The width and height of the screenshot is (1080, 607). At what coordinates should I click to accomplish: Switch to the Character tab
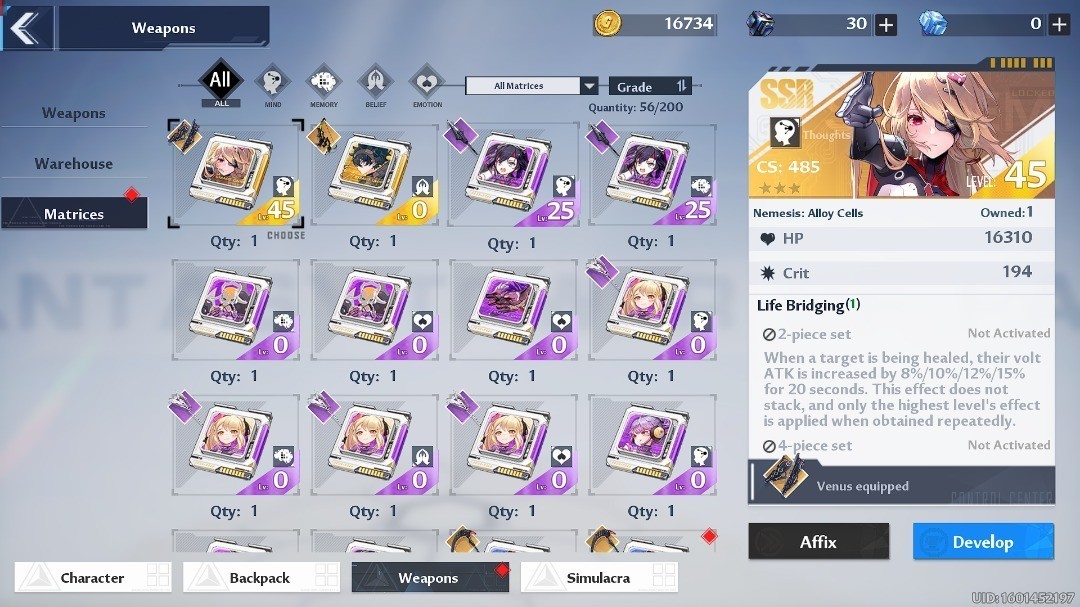coord(93,577)
